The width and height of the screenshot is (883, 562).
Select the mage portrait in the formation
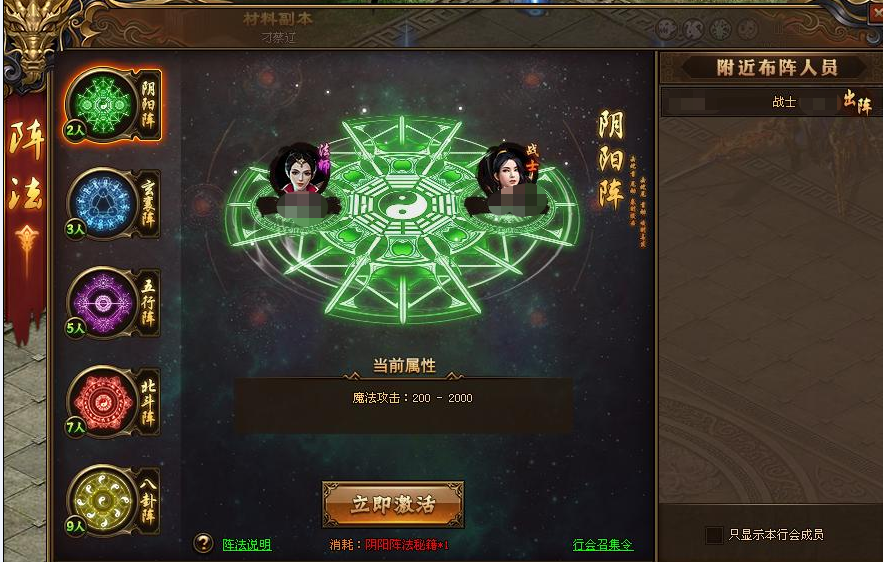click(299, 172)
